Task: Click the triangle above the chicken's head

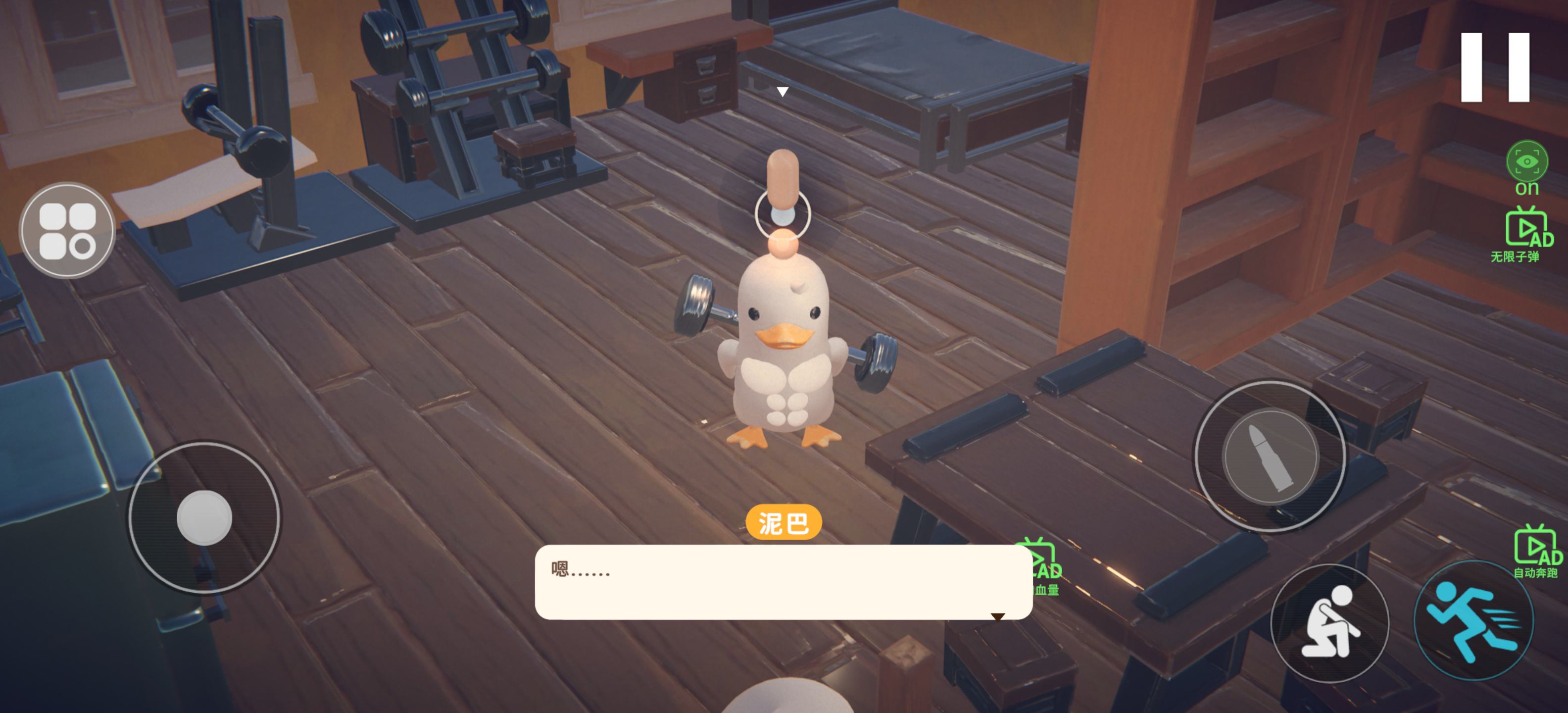Action: pyautogui.click(x=784, y=90)
